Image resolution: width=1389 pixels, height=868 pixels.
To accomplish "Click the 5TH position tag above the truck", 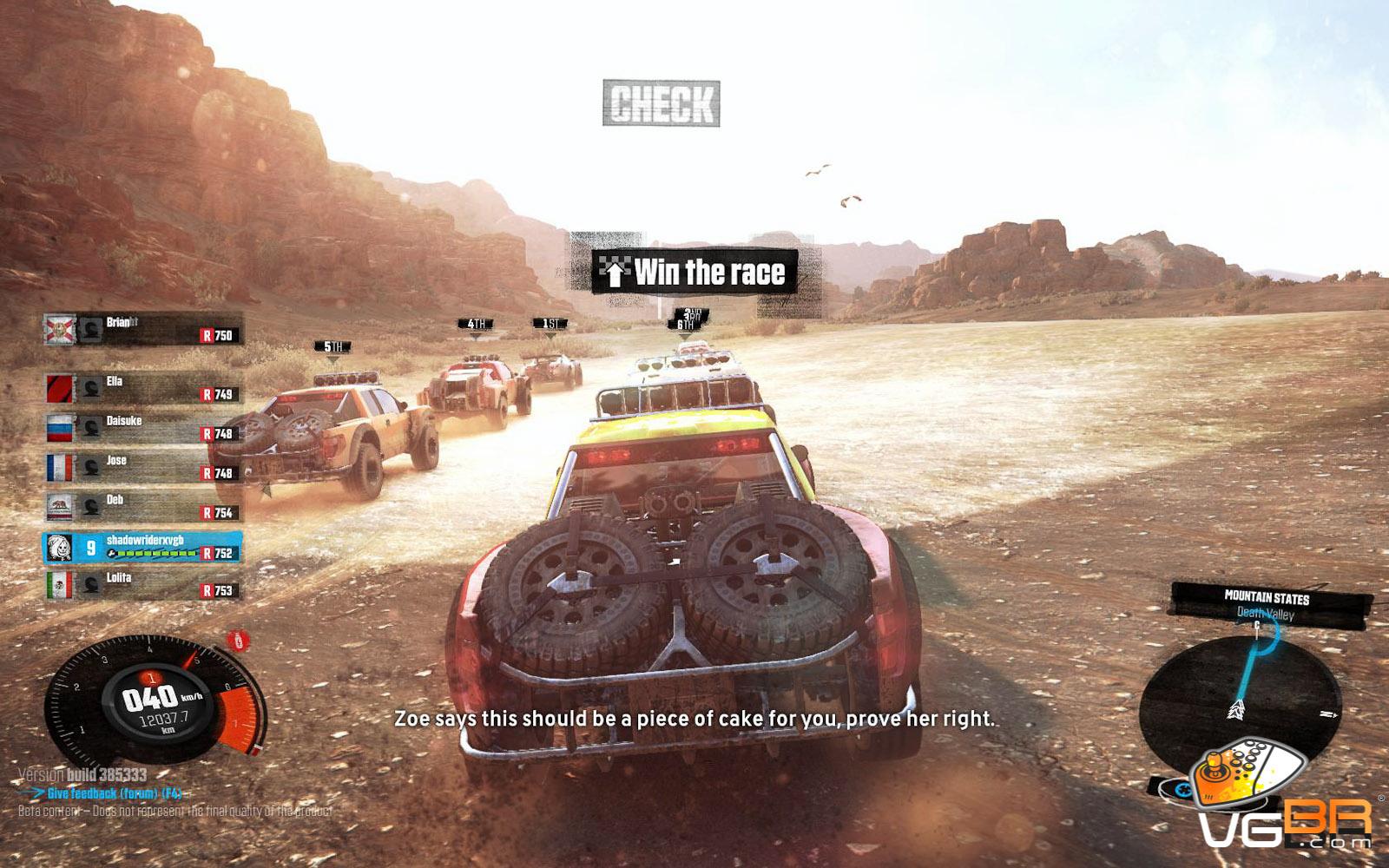I will [x=332, y=347].
